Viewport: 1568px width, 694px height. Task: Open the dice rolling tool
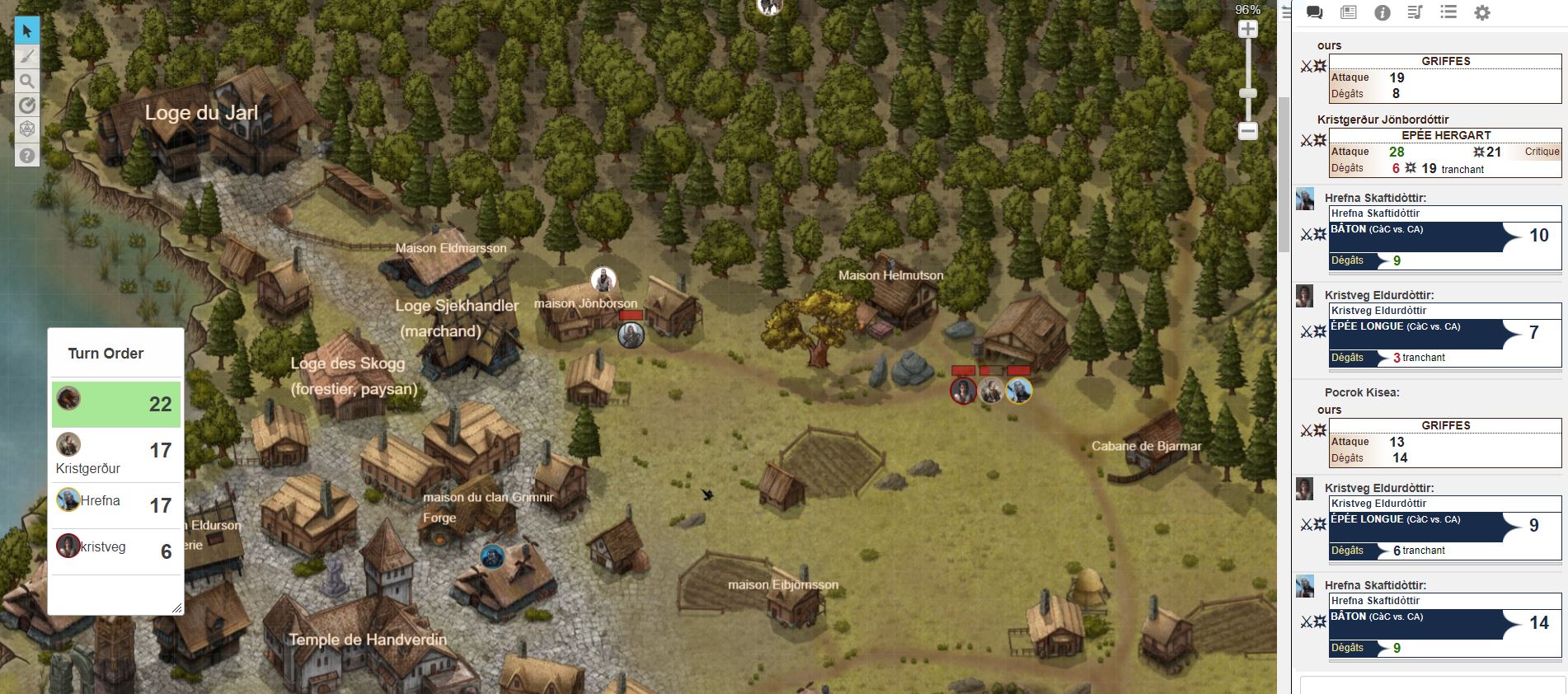27,130
